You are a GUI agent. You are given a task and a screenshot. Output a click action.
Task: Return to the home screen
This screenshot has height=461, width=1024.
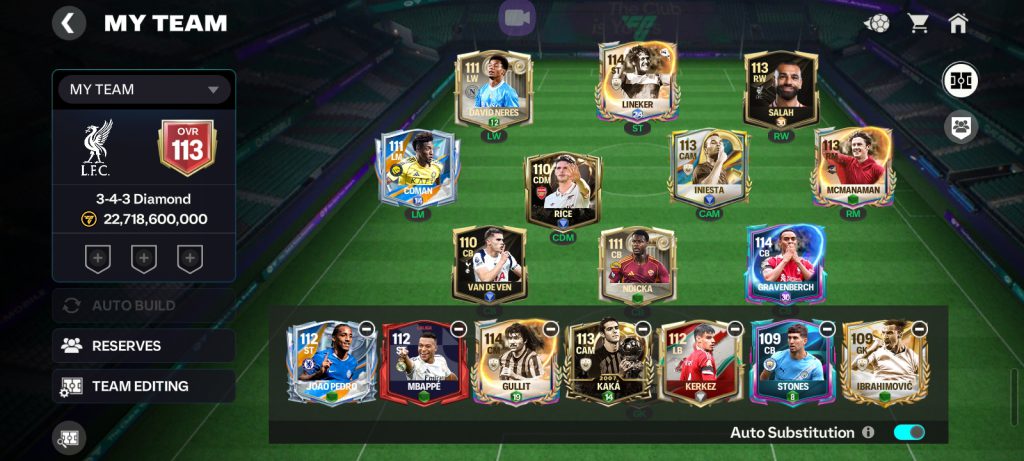point(958,23)
